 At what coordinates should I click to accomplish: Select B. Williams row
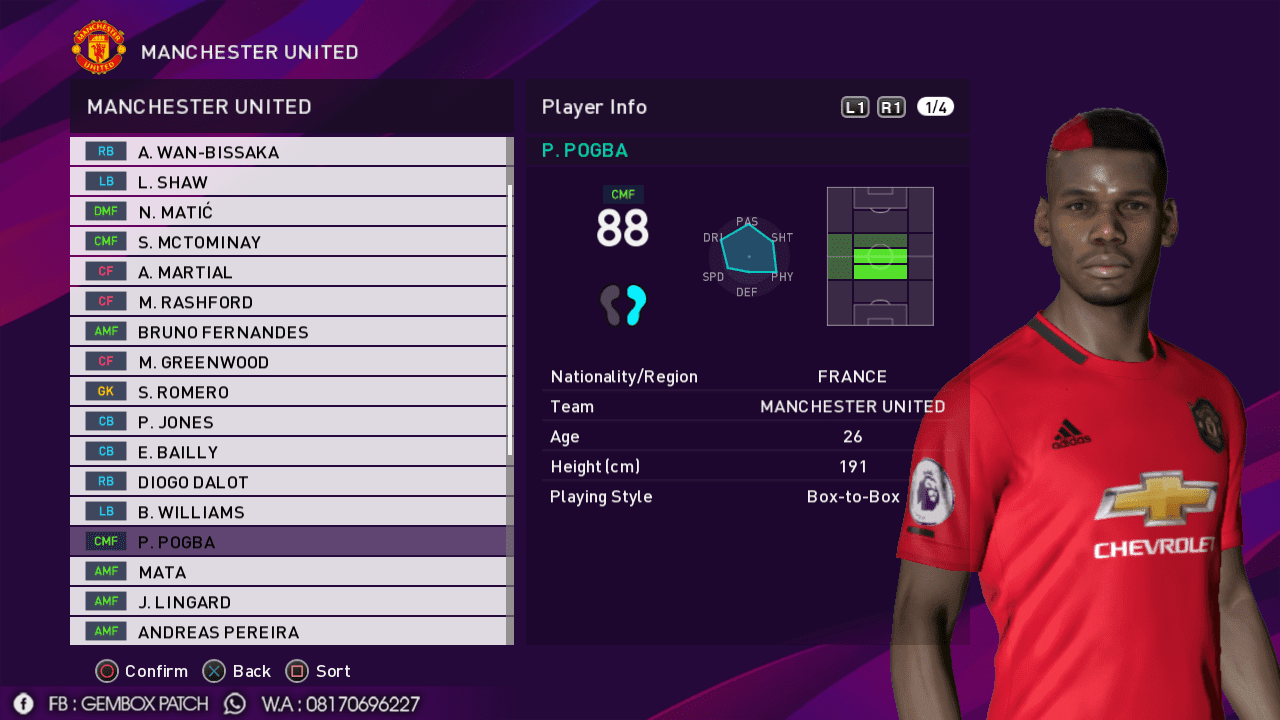290,512
